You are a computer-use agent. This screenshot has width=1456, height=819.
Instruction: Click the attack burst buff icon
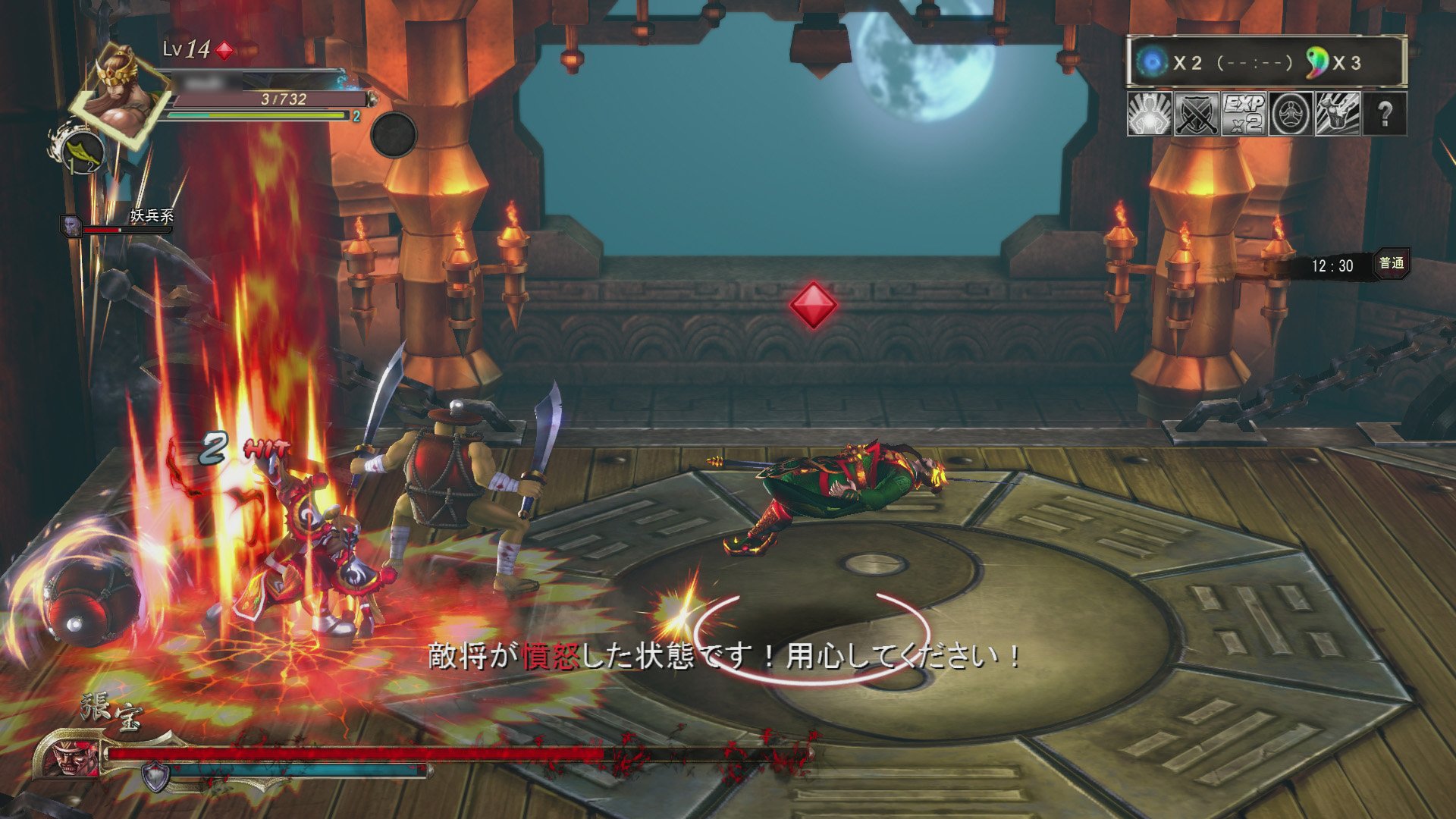pos(1338,115)
